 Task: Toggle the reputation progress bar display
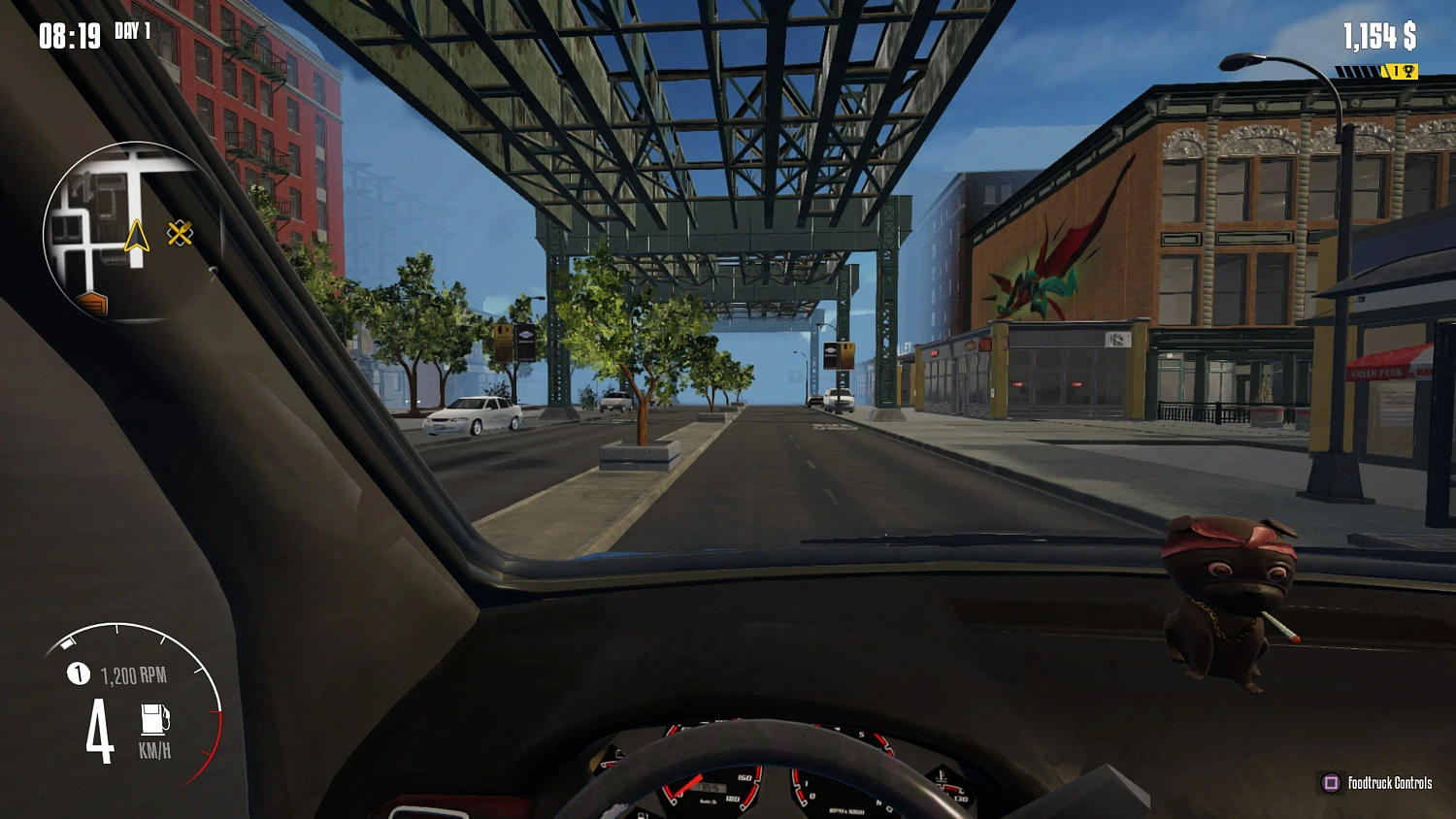click(x=1359, y=70)
